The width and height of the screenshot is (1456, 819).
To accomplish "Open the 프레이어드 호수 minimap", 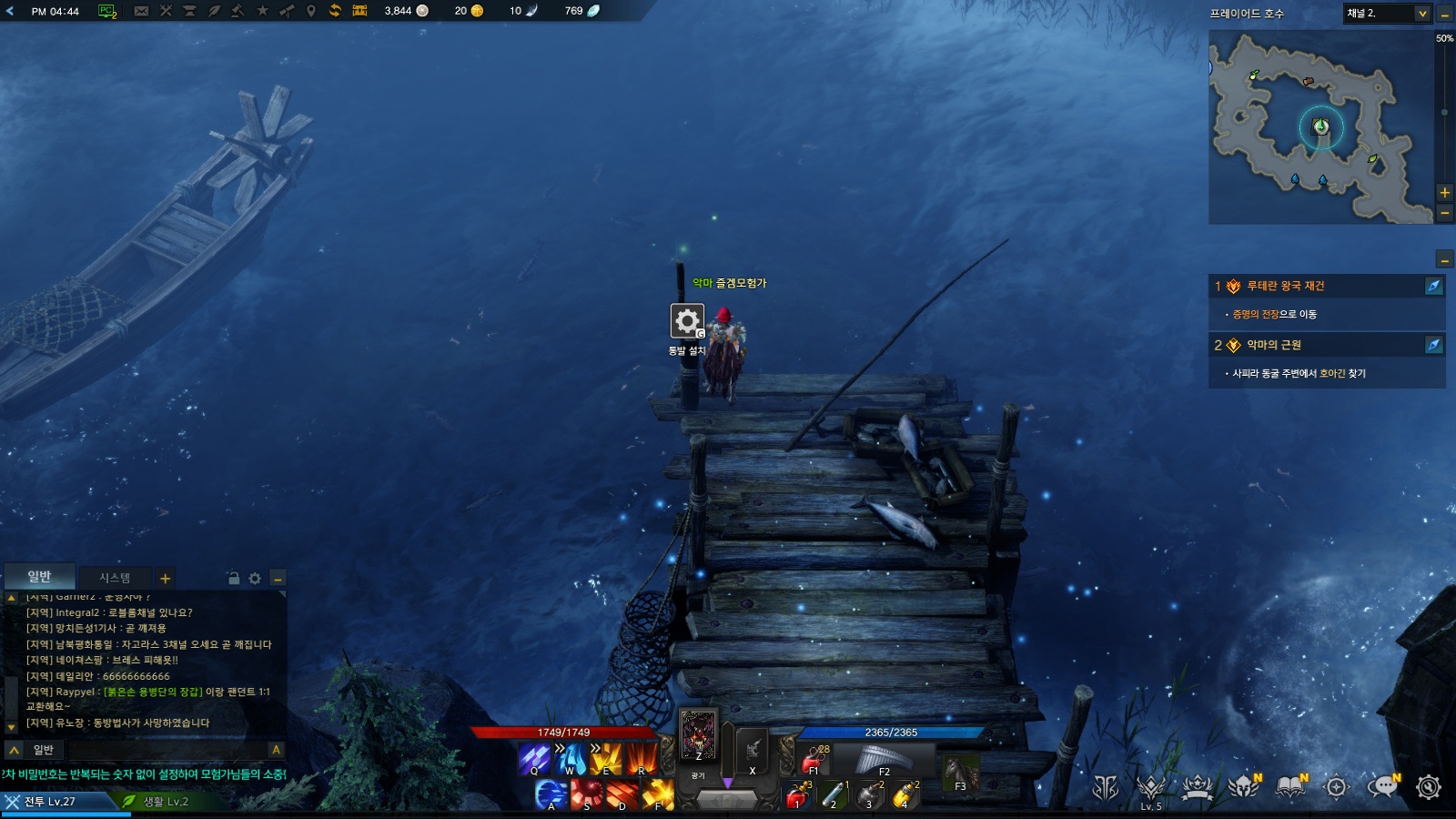I will click(1319, 127).
